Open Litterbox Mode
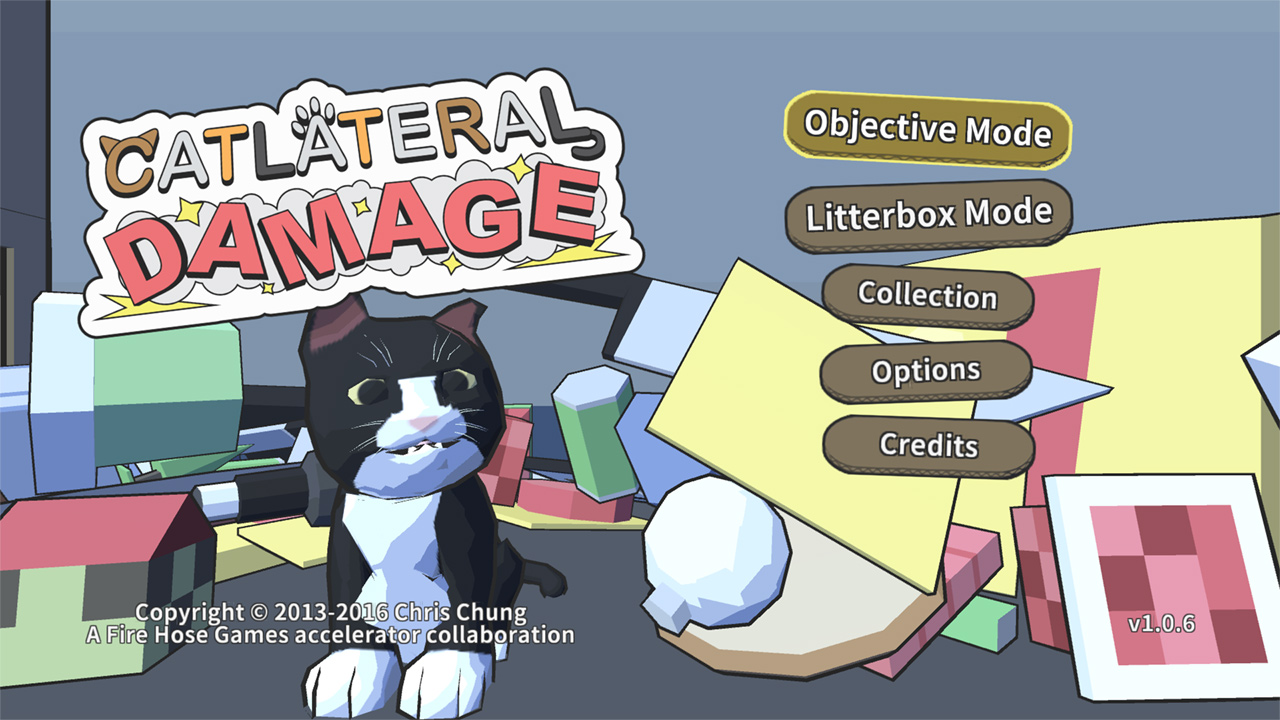 (928, 212)
